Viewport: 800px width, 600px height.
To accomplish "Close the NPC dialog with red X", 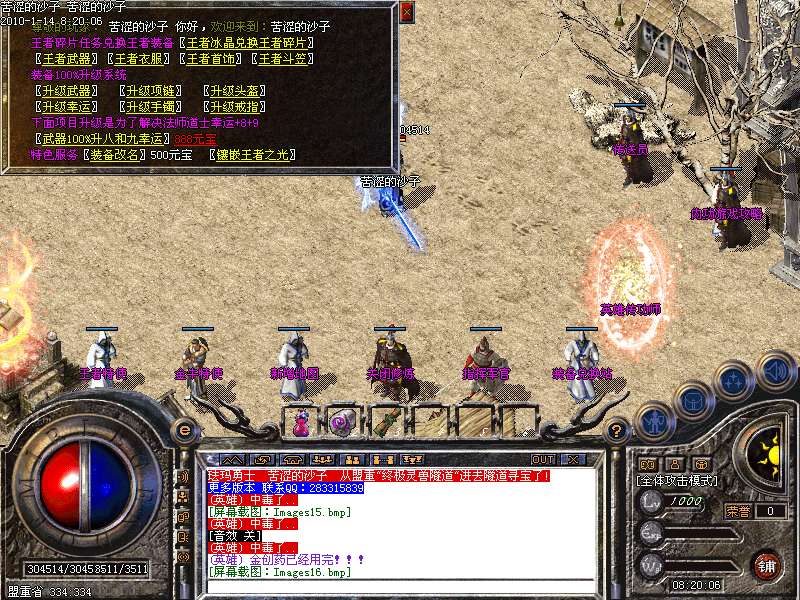I will [x=405, y=13].
